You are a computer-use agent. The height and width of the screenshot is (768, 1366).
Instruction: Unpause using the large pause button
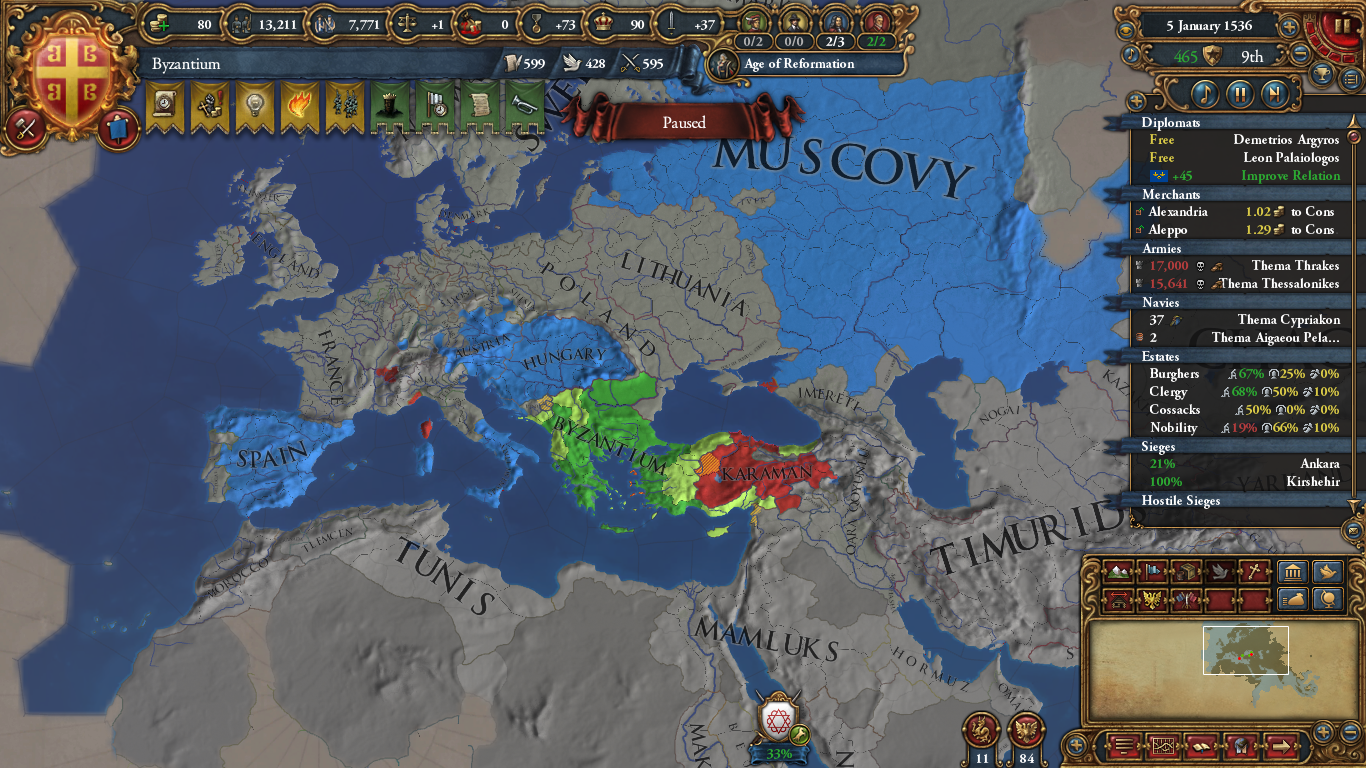coord(1343,25)
